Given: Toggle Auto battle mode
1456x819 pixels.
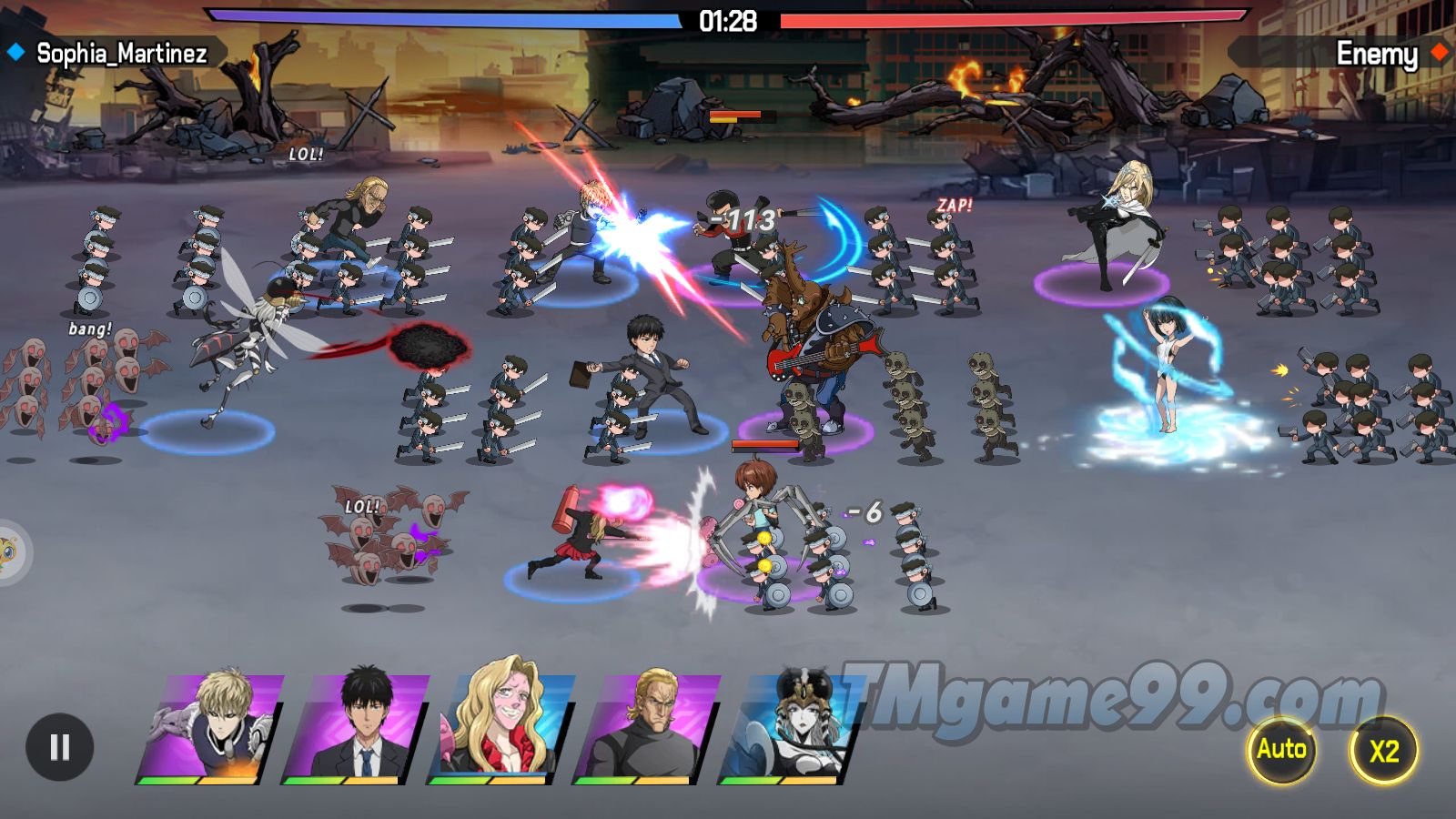Looking at the screenshot, I should click(x=1281, y=750).
